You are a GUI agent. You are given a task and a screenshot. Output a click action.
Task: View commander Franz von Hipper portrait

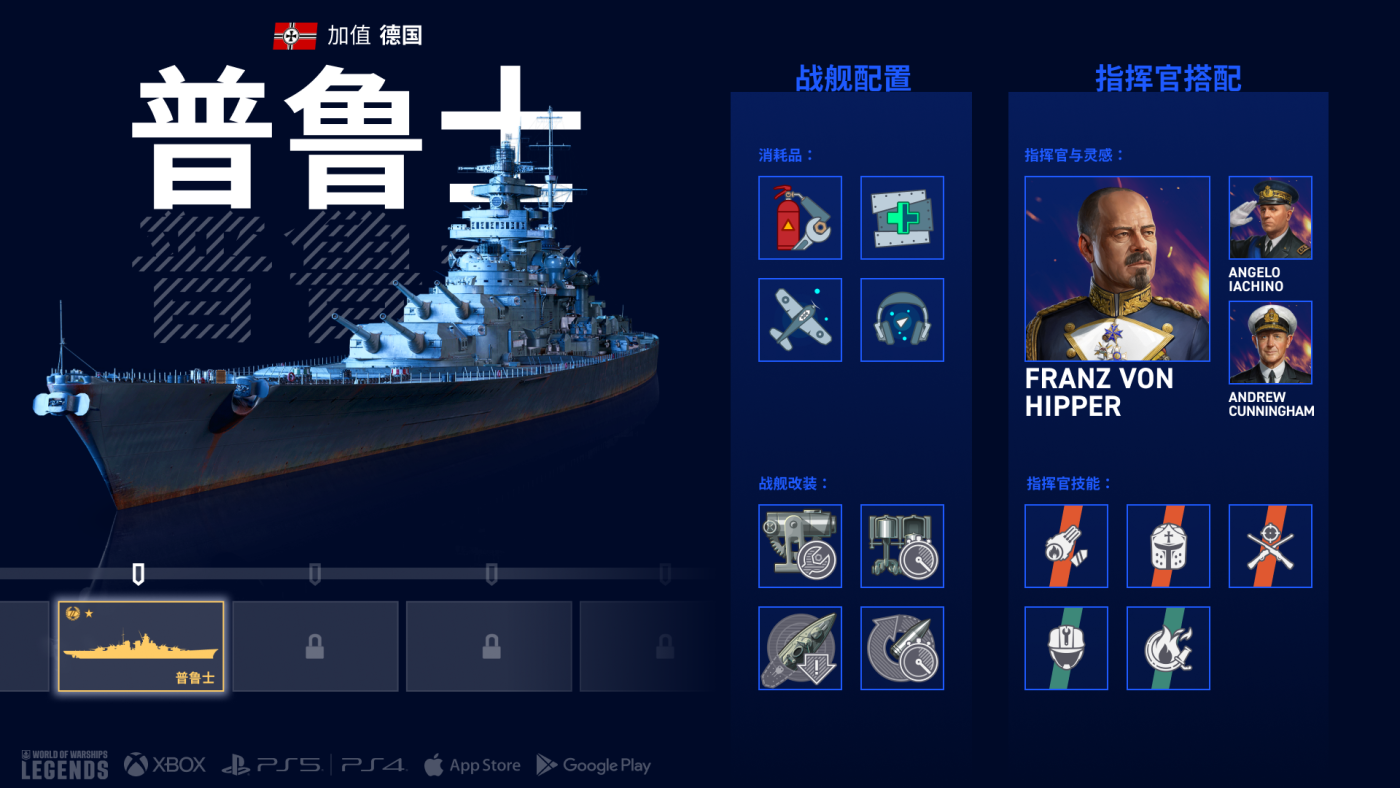pyautogui.click(x=1117, y=269)
